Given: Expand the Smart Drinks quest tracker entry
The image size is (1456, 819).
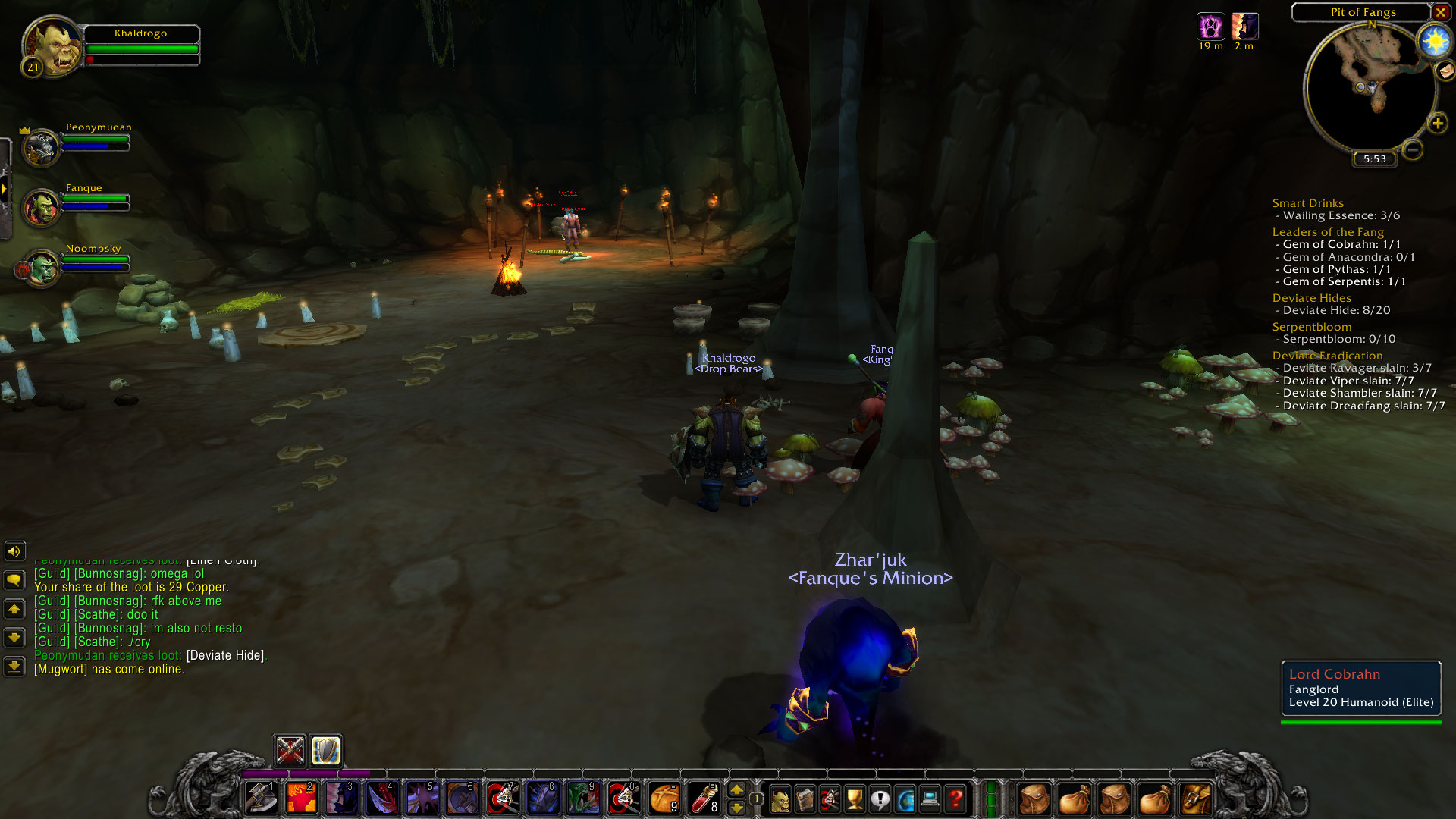Looking at the screenshot, I should tap(1307, 202).
